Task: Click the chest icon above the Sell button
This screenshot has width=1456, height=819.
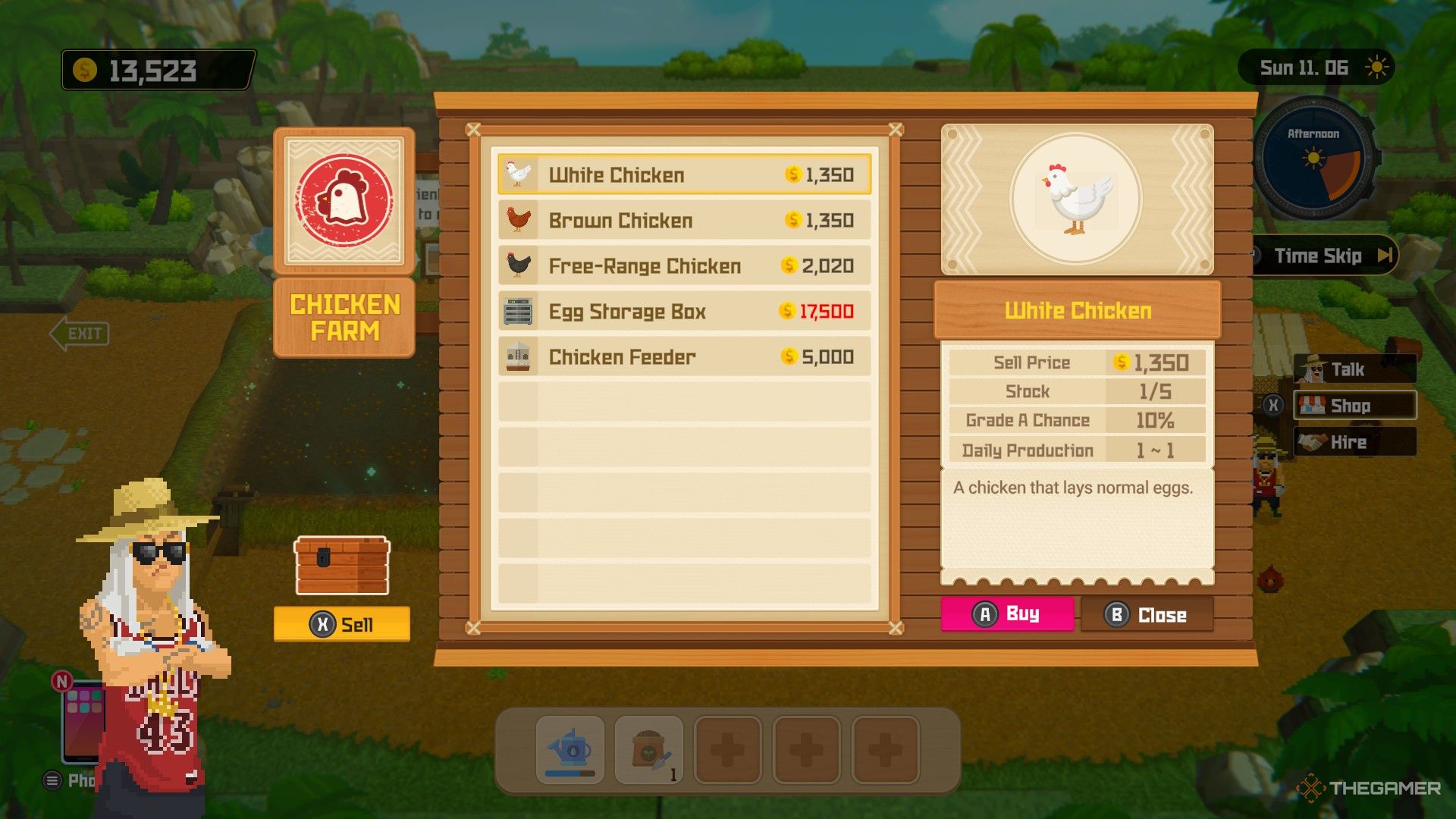Action: [x=341, y=565]
